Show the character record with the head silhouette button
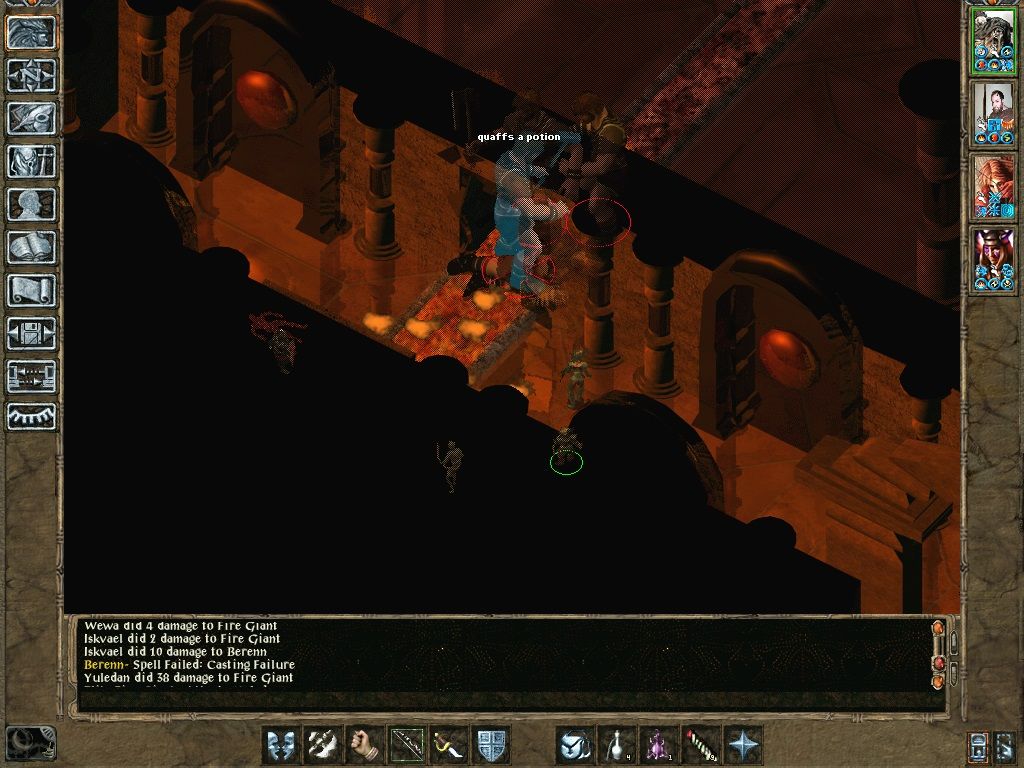 32,204
